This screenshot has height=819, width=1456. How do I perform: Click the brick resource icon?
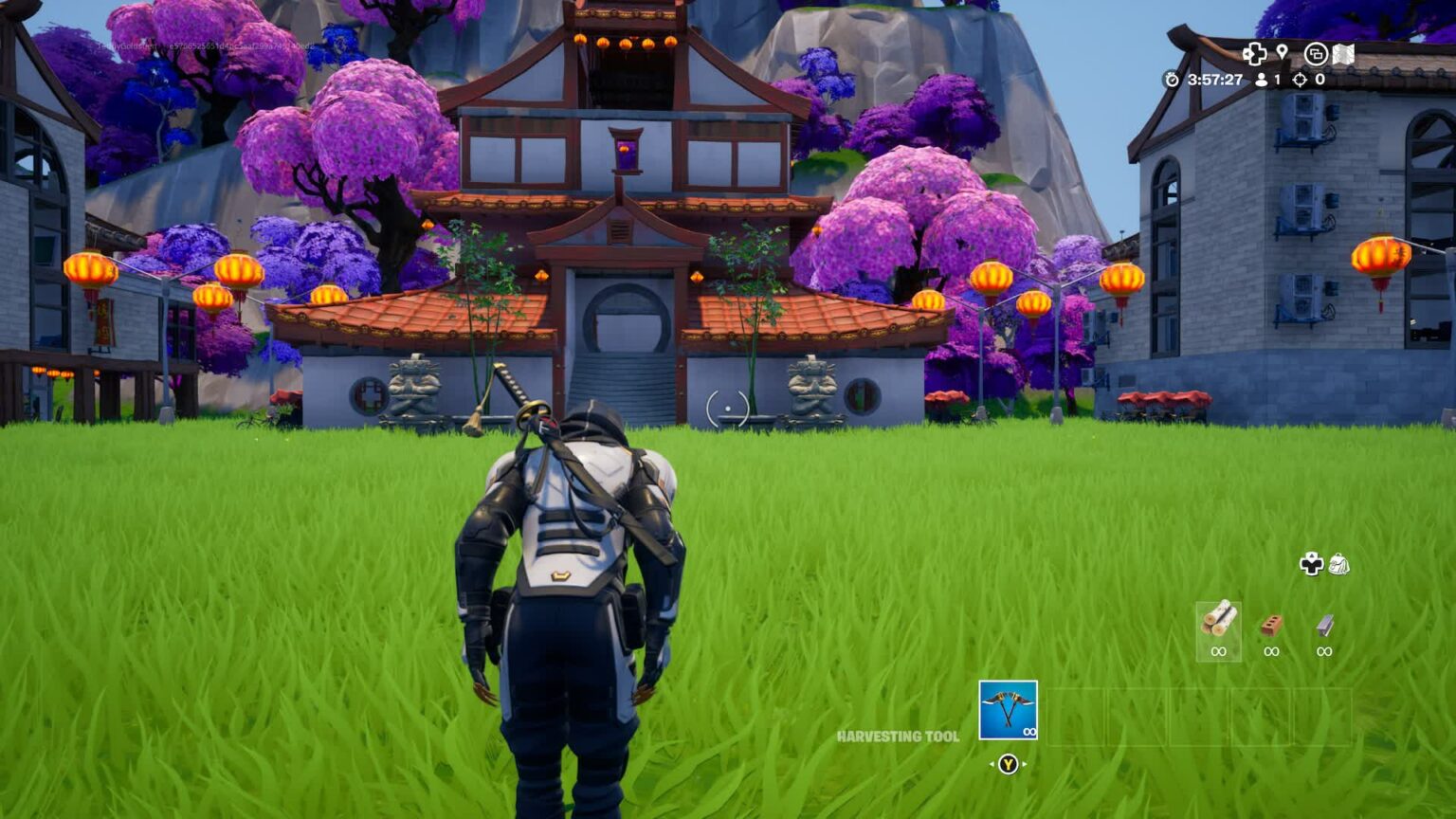pos(1271,626)
